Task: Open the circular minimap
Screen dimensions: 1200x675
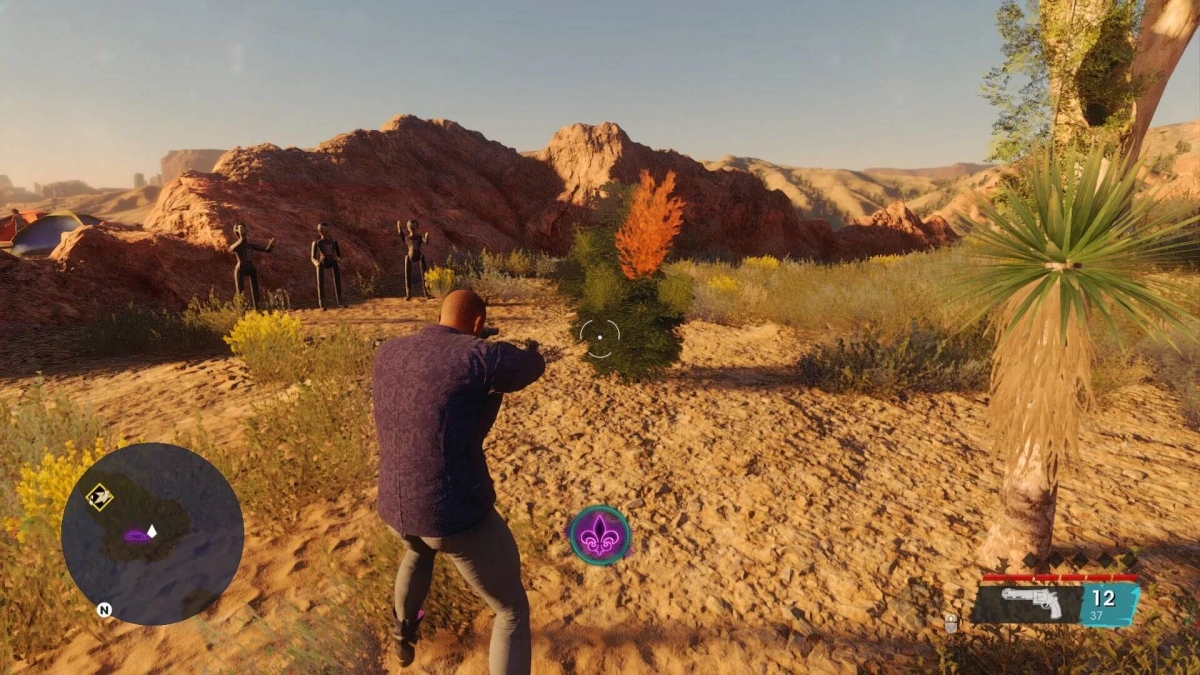Action: [152, 534]
